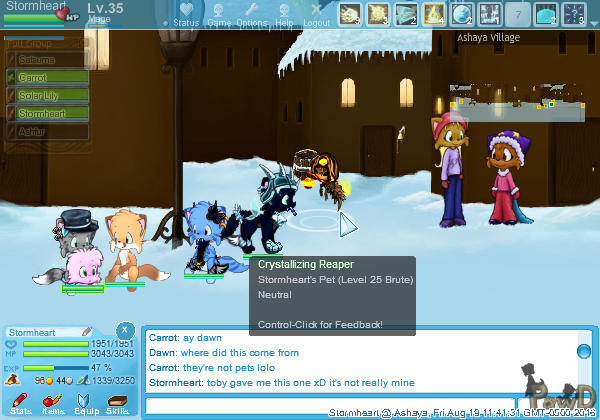
Task: Click the chat scroll button
Action: coord(584,350)
